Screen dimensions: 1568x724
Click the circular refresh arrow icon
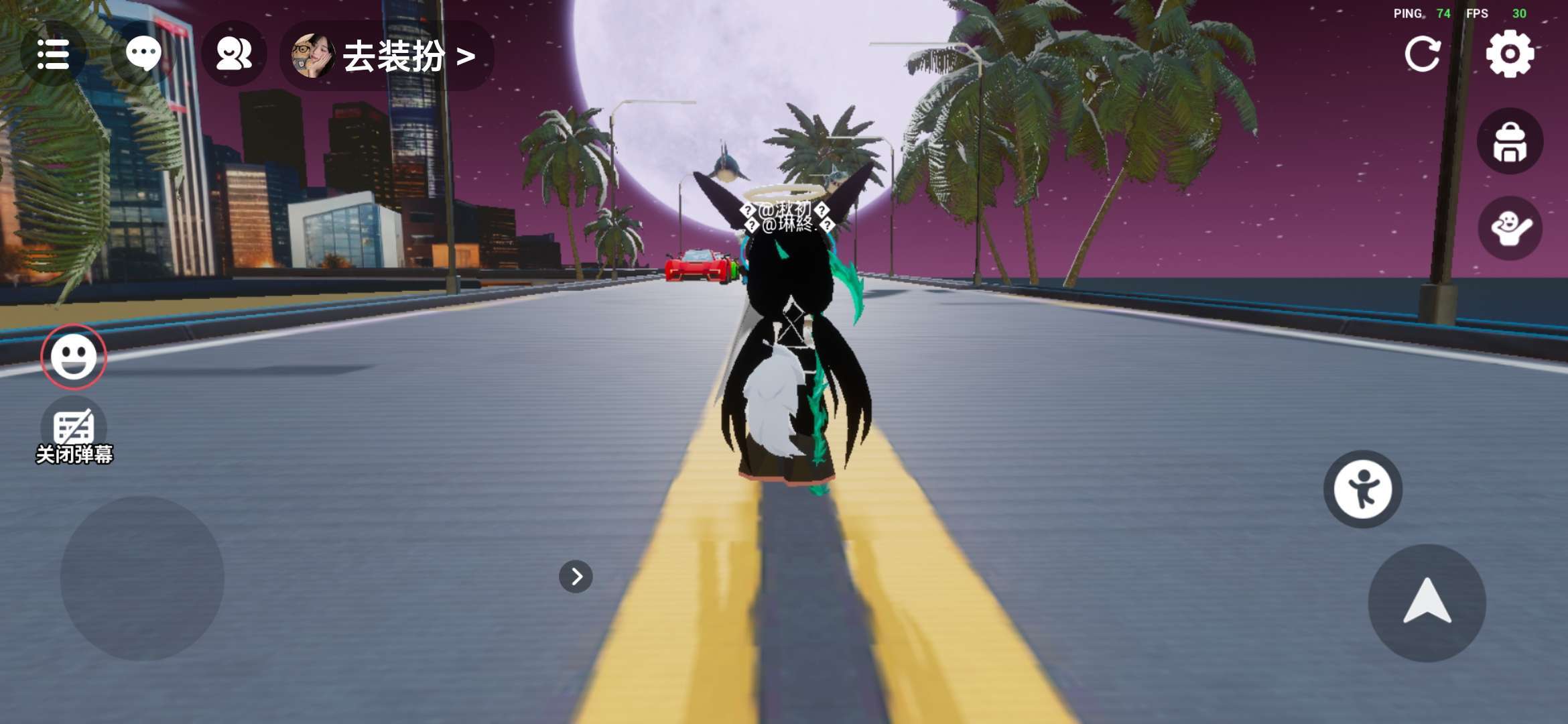(1422, 54)
